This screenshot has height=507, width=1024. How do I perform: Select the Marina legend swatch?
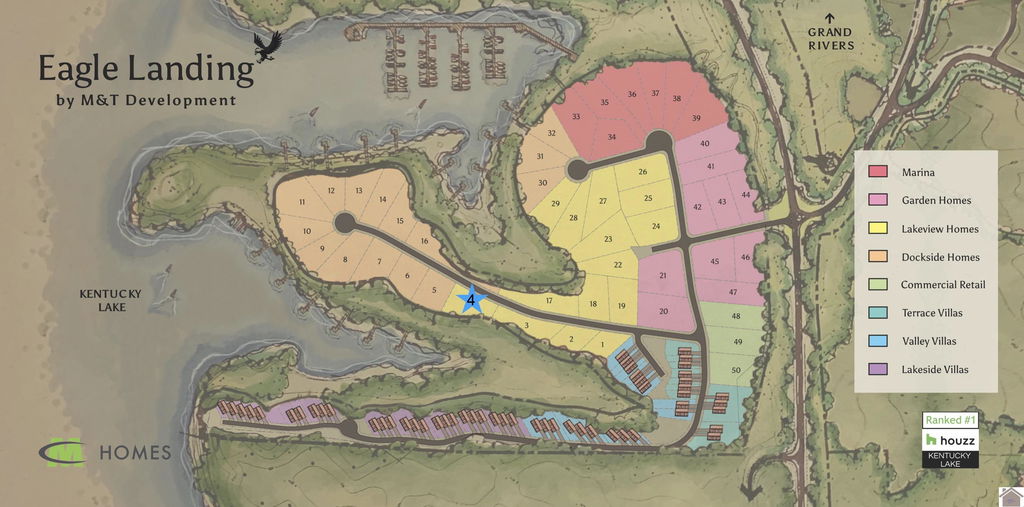click(877, 172)
